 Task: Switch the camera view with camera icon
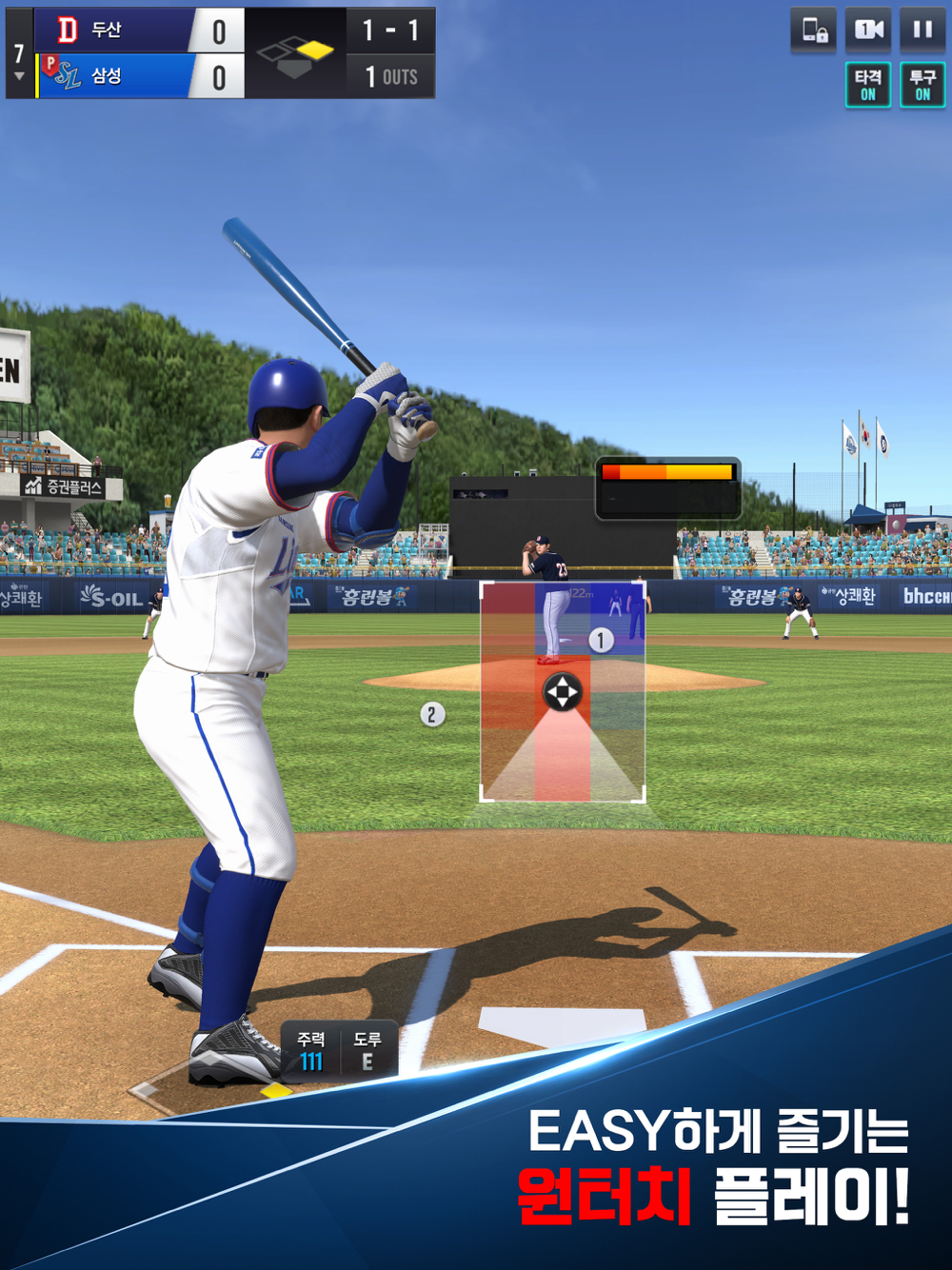point(868,30)
